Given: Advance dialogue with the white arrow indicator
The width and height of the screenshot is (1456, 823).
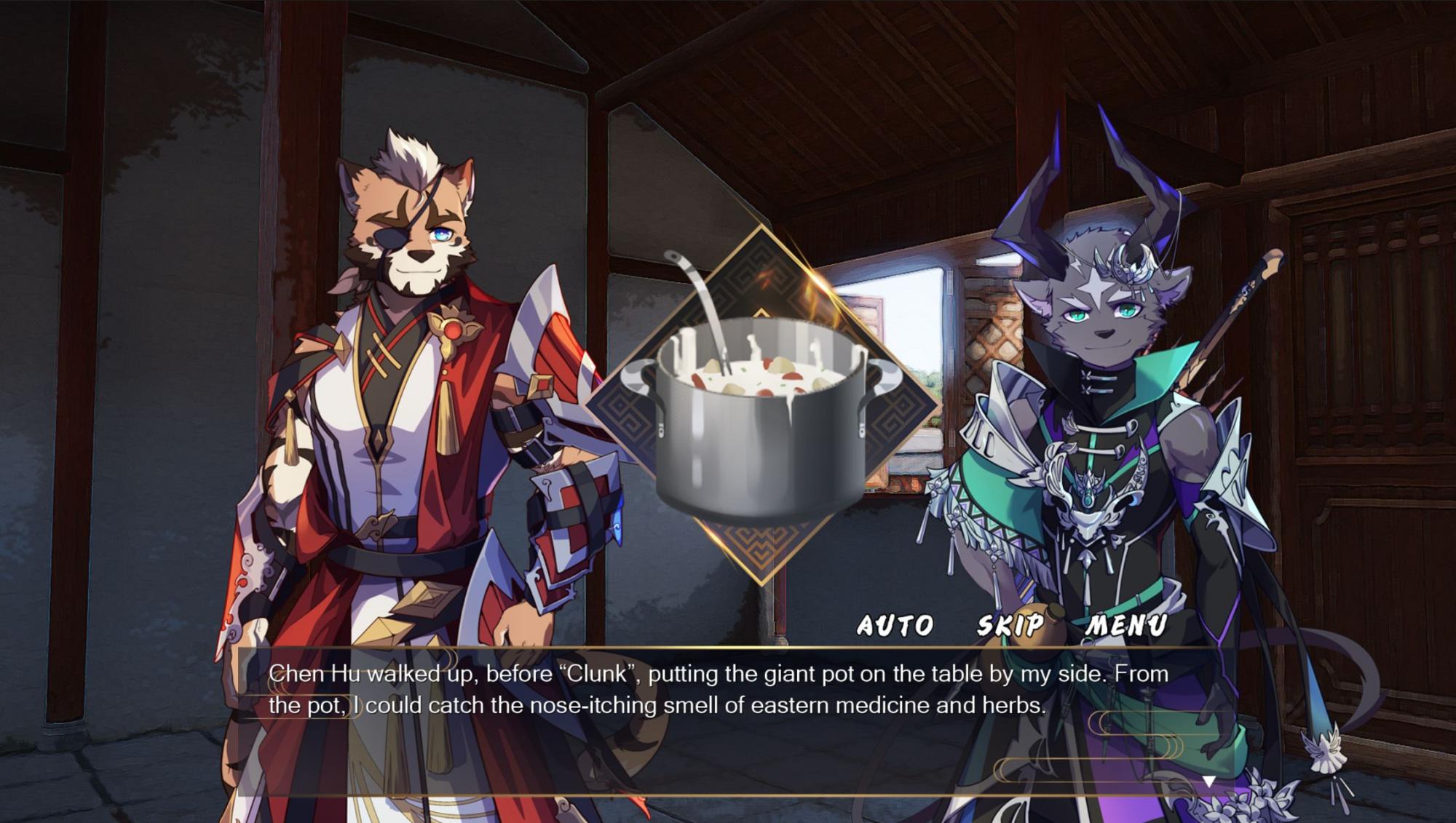Looking at the screenshot, I should coord(1208,782).
